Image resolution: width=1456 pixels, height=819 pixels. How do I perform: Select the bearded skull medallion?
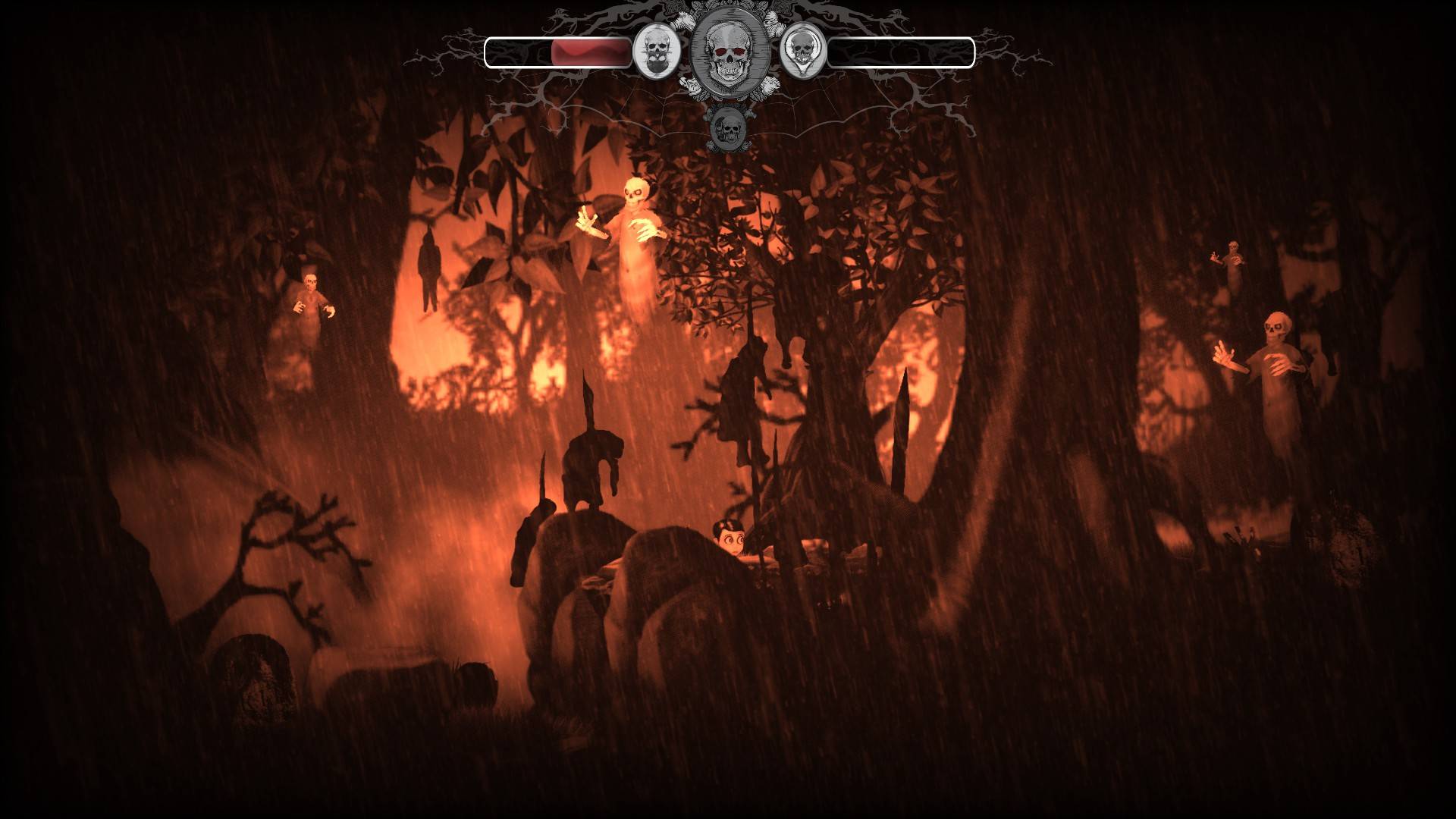click(x=656, y=52)
